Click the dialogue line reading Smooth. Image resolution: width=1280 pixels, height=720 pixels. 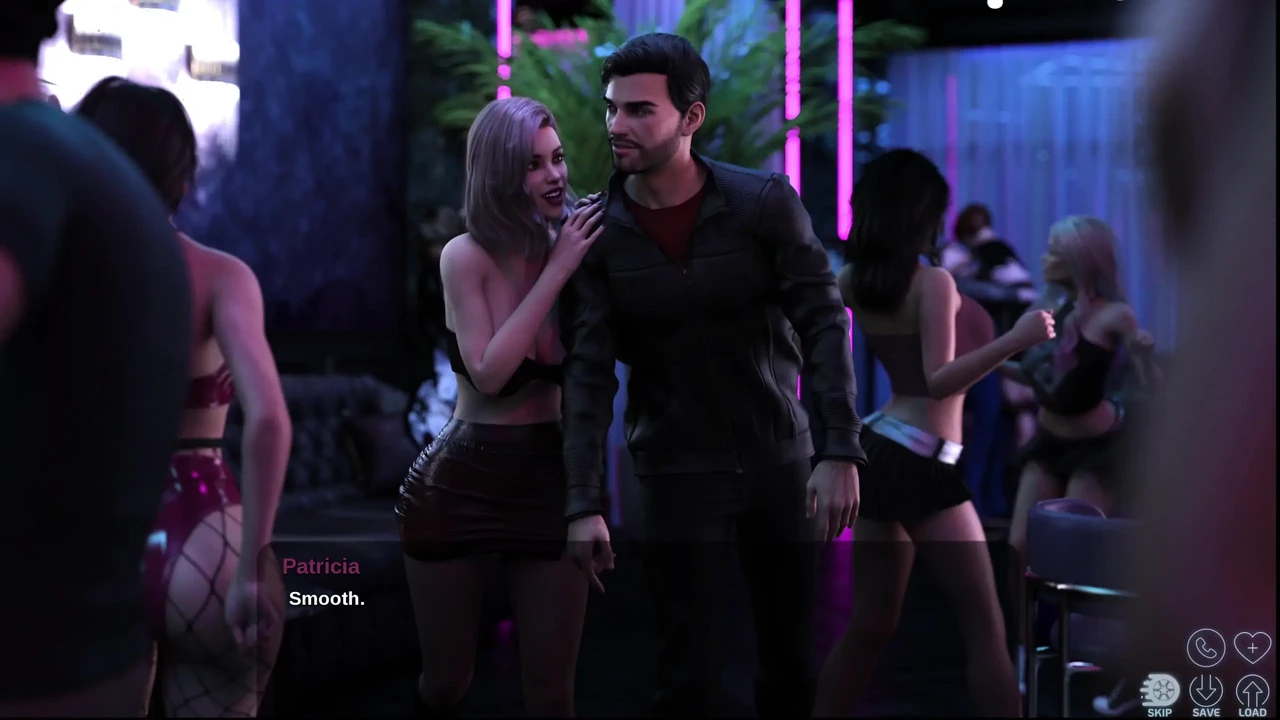[x=327, y=598]
